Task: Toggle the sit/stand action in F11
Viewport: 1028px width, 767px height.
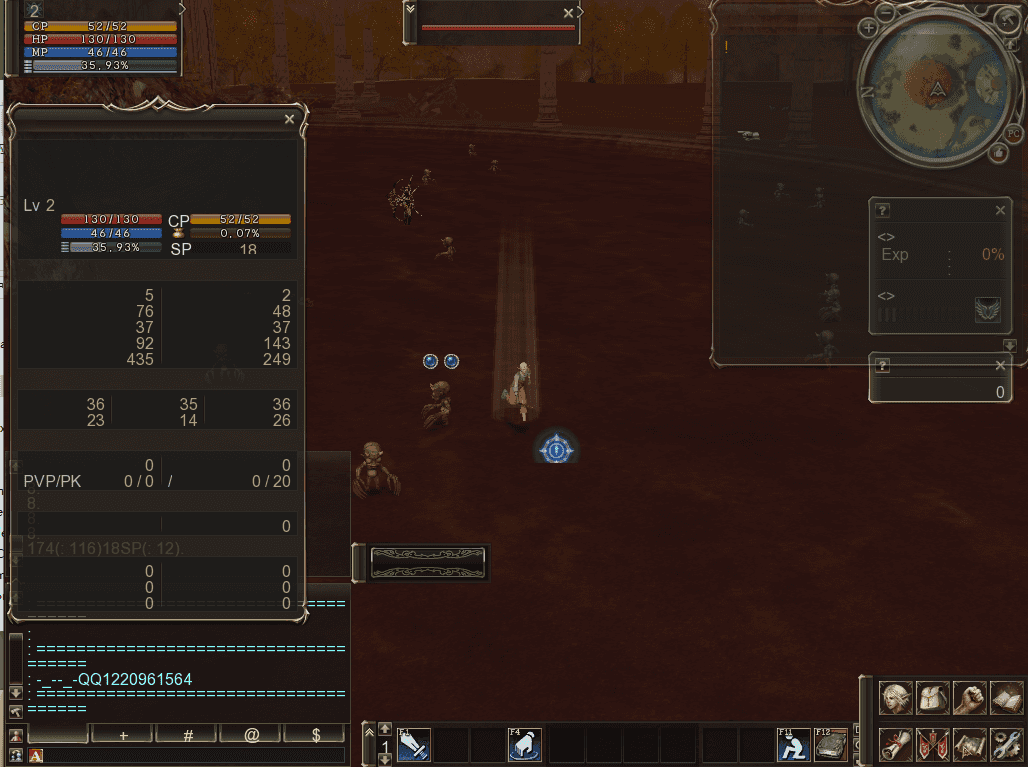Action: 794,745
